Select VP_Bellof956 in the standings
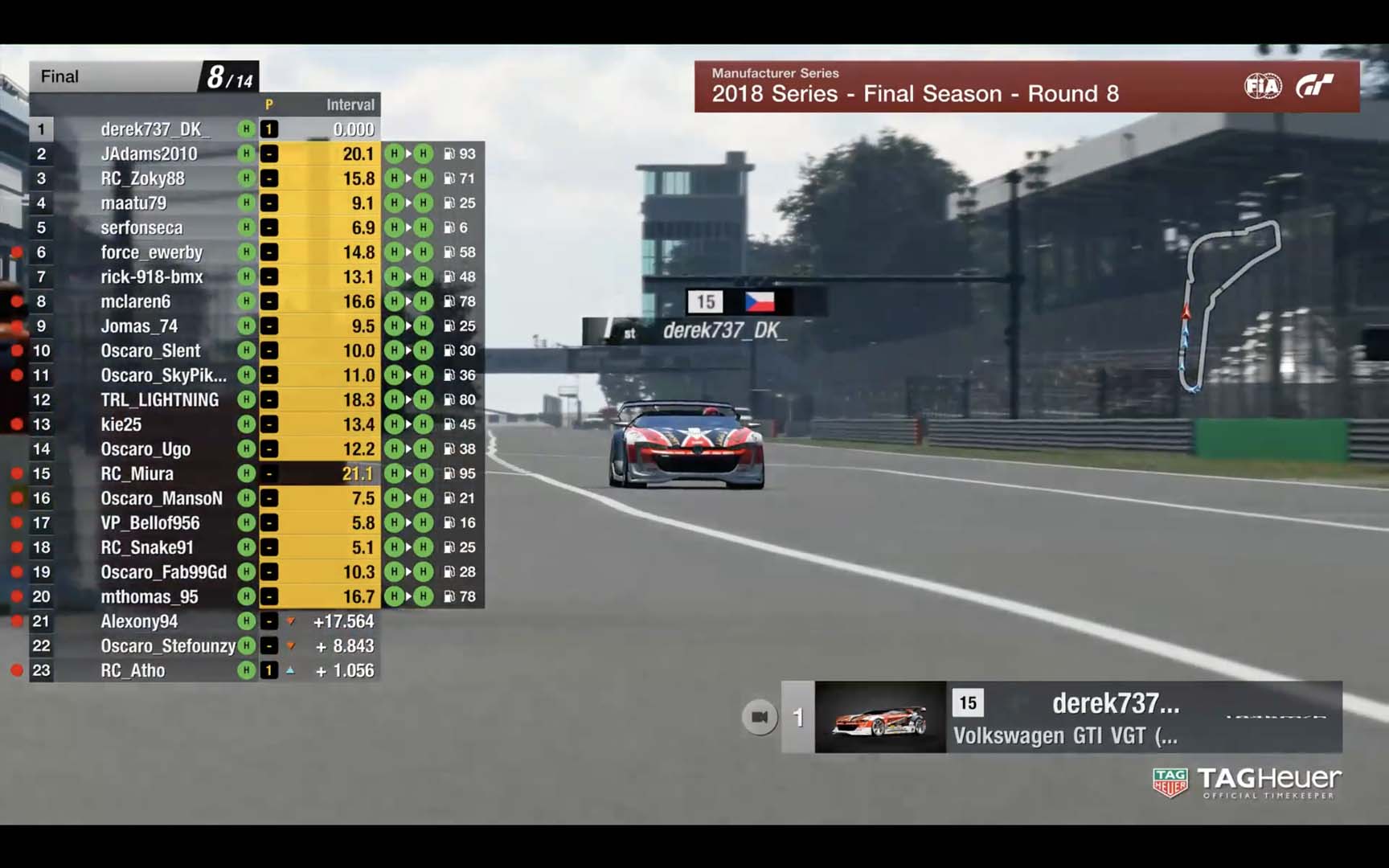 click(x=150, y=523)
